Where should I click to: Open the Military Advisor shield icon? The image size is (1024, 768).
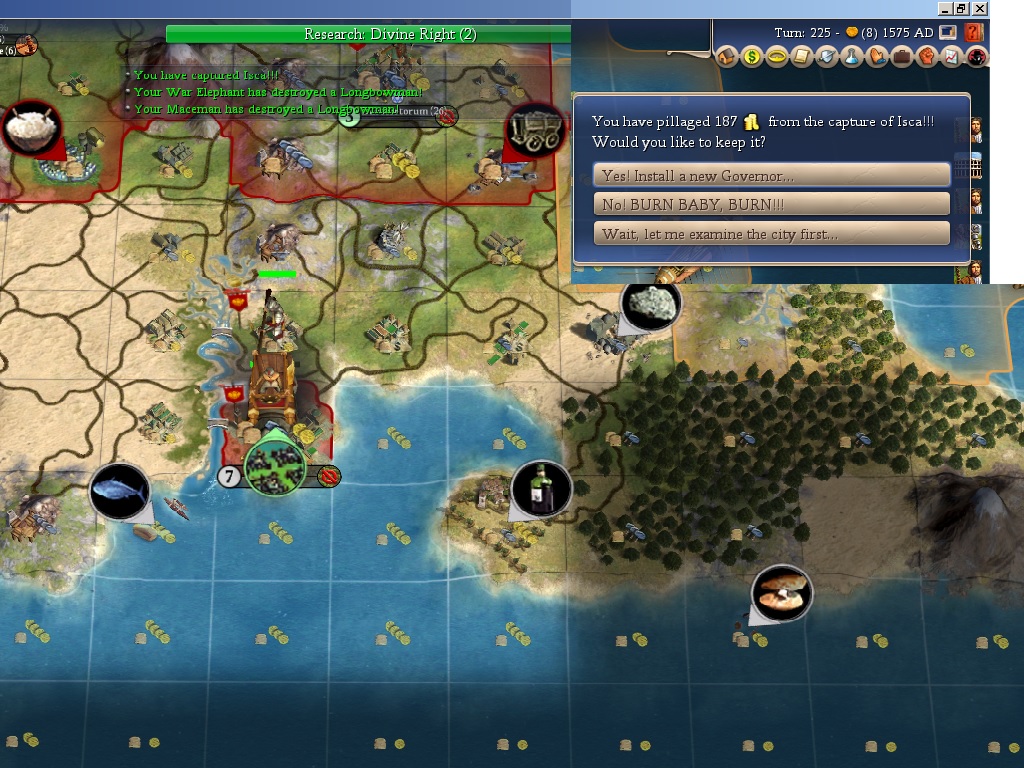click(826, 57)
